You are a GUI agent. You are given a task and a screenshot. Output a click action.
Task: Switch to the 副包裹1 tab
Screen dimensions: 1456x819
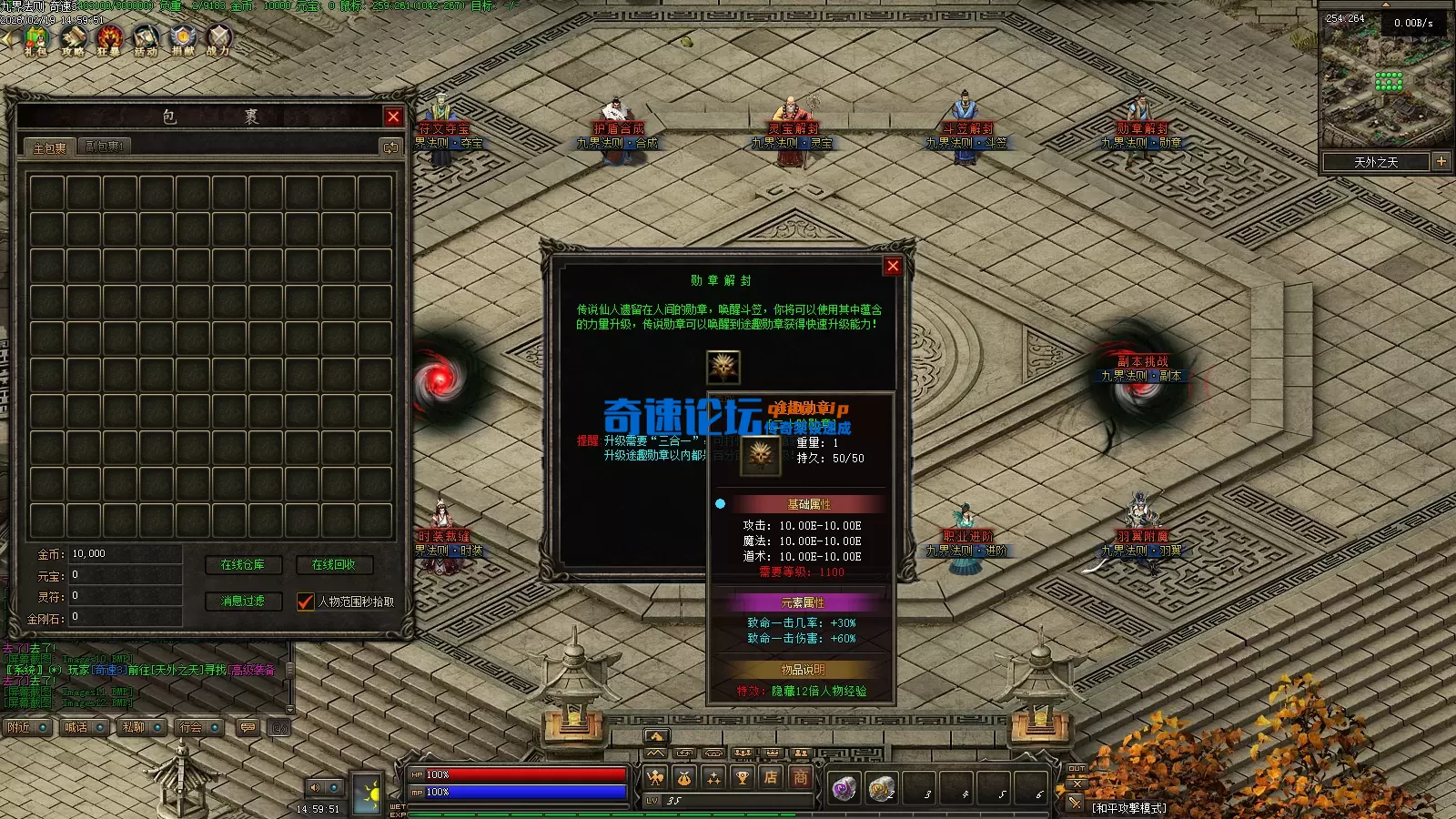click(x=105, y=147)
